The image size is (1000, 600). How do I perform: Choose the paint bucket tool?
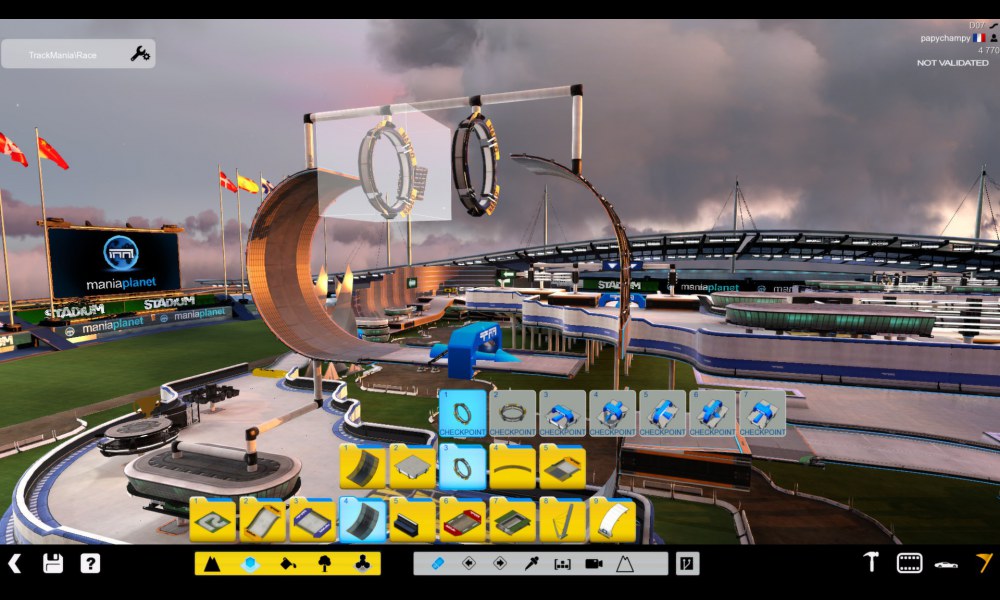coord(288,564)
